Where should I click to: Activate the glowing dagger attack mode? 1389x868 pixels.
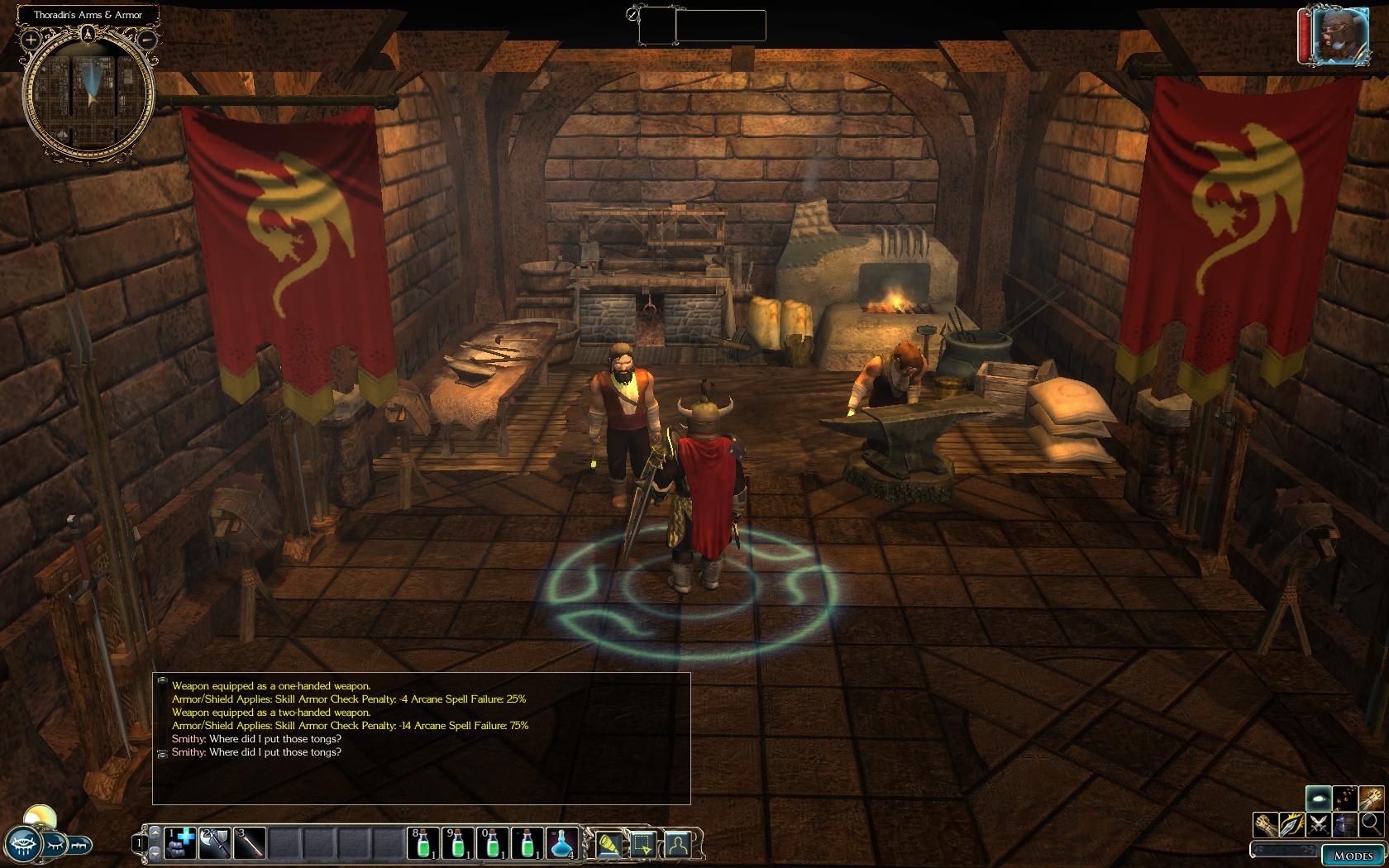click(1292, 824)
